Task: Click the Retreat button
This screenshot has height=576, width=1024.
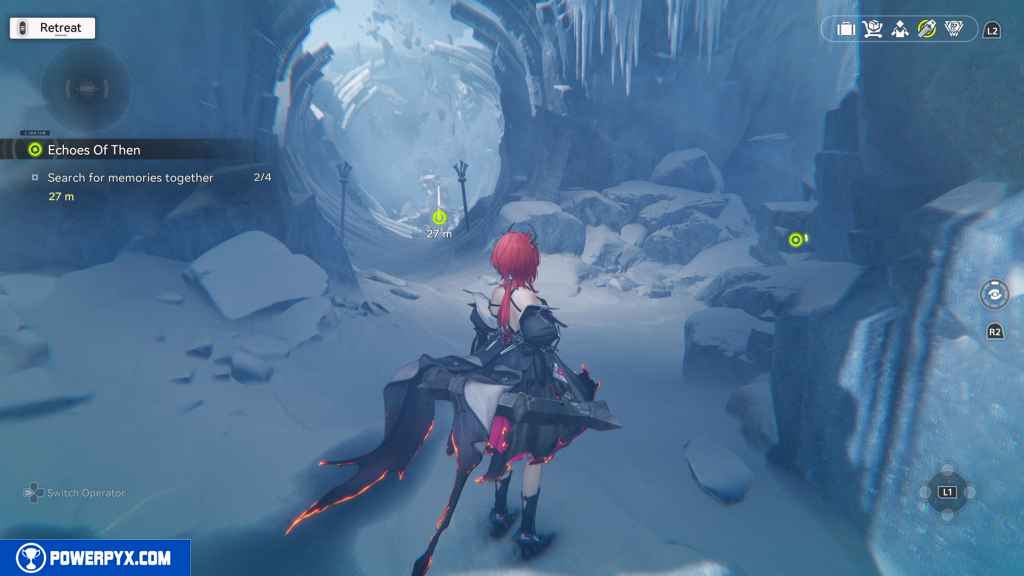Action: [x=52, y=28]
